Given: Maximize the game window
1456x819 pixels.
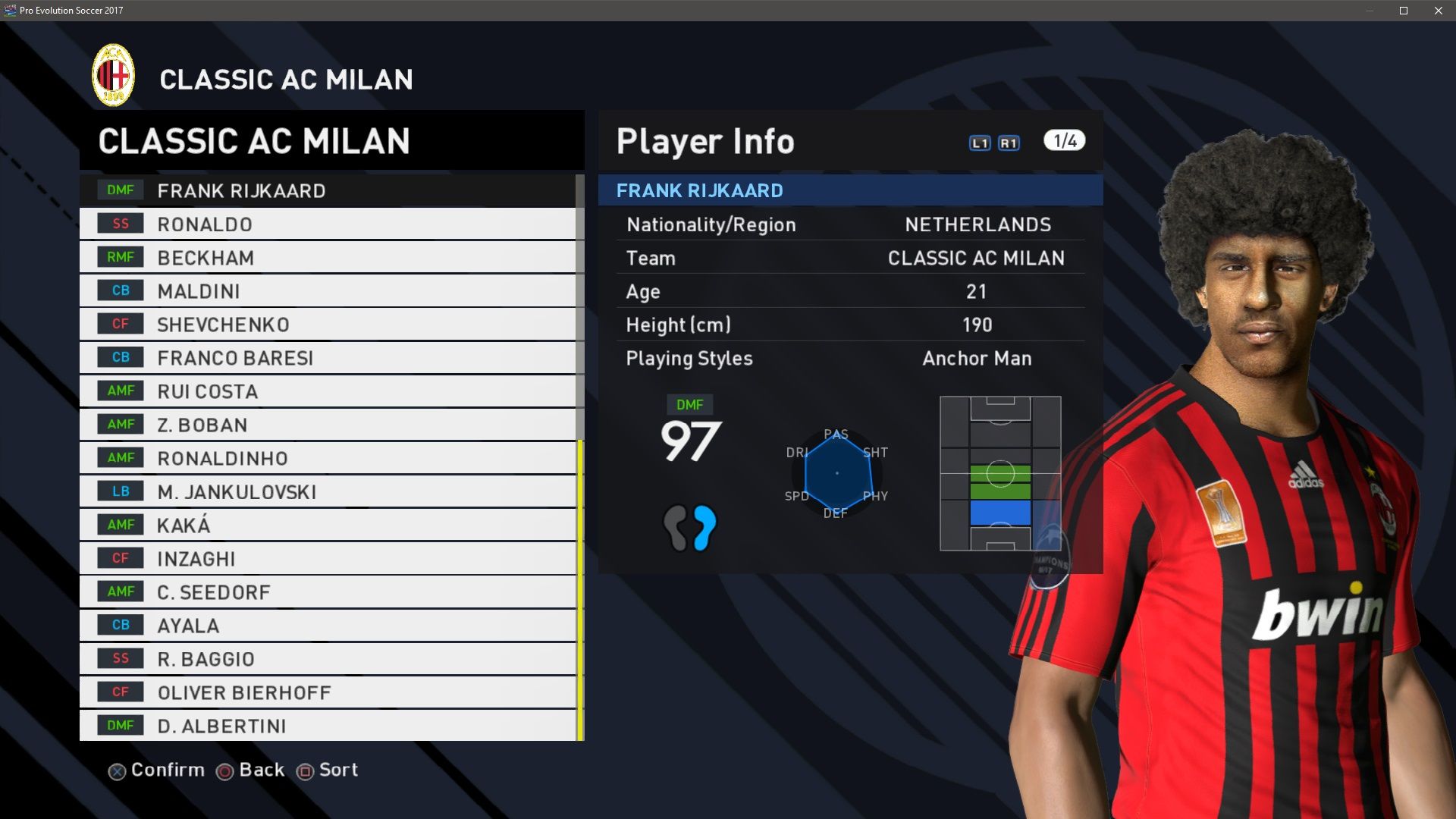Looking at the screenshot, I should coord(1404,11).
